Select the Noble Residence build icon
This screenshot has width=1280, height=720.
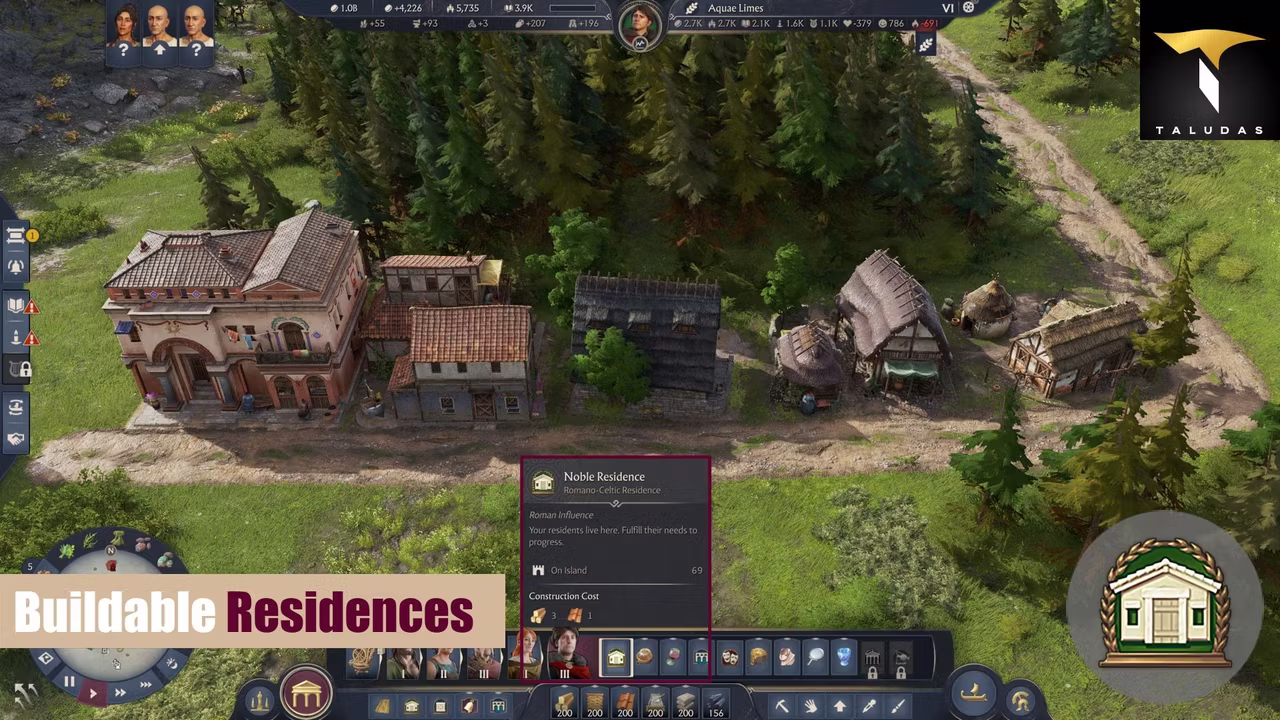(615, 657)
